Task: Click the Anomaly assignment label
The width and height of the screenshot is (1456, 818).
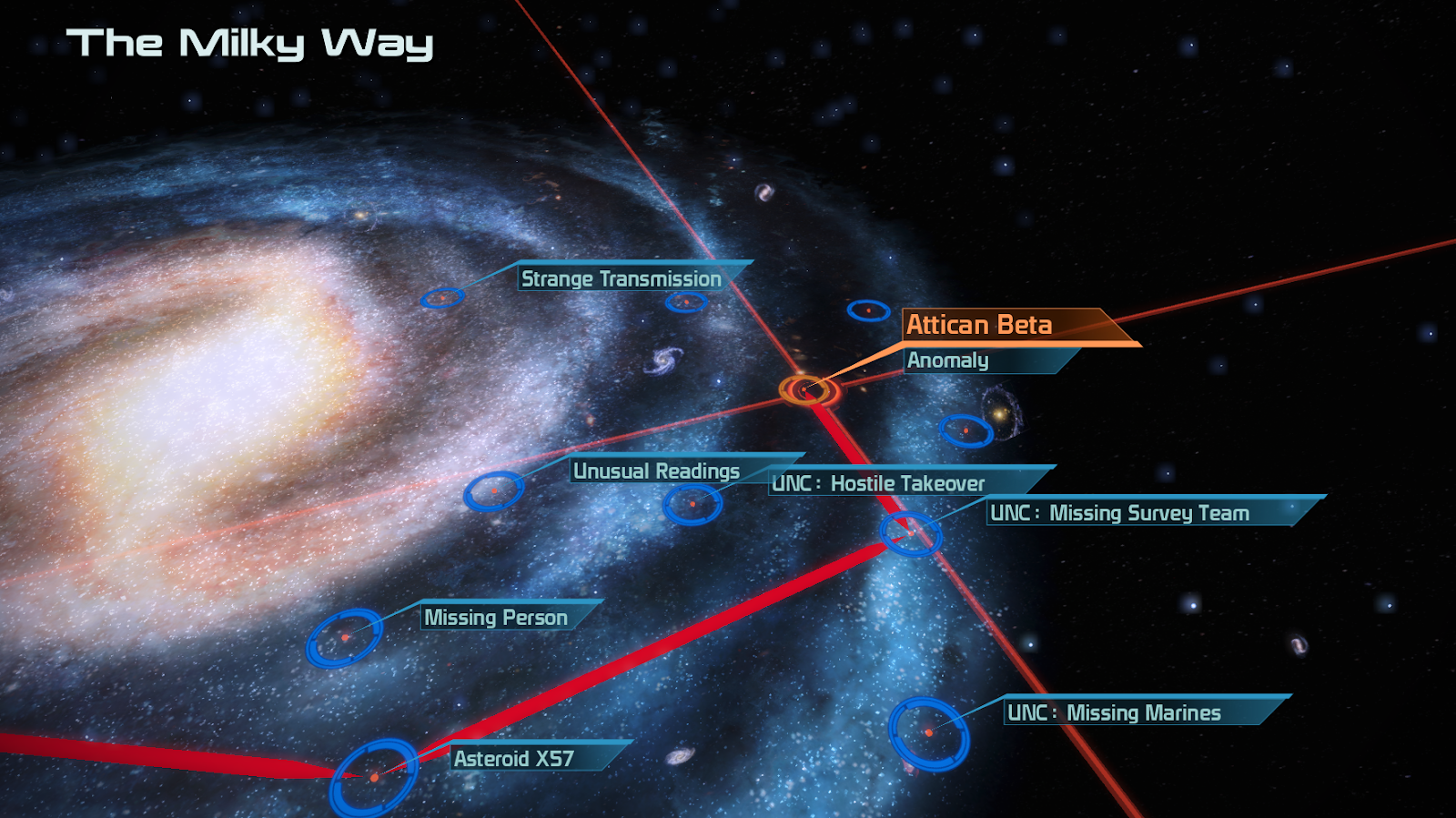Action: coord(948,360)
